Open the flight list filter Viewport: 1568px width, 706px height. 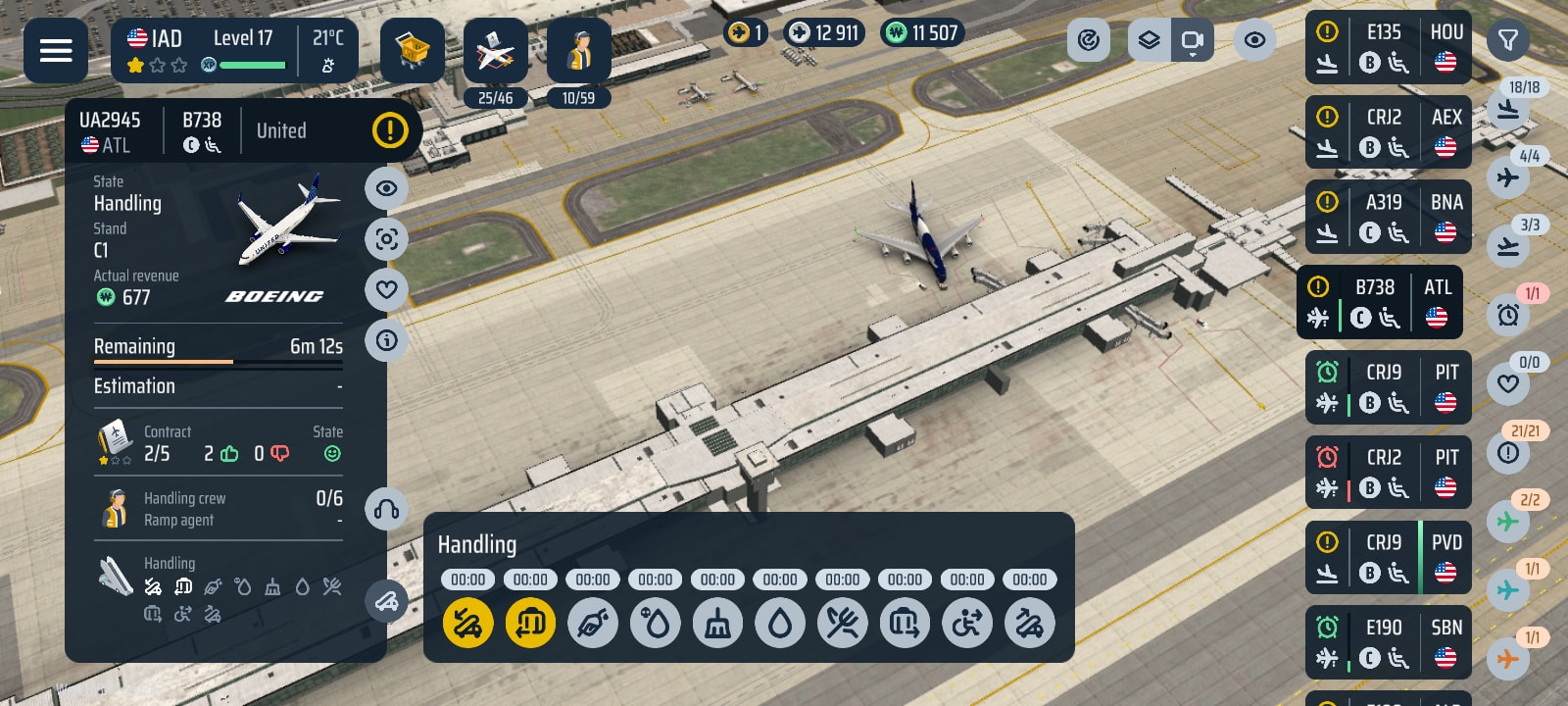(x=1508, y=41)
